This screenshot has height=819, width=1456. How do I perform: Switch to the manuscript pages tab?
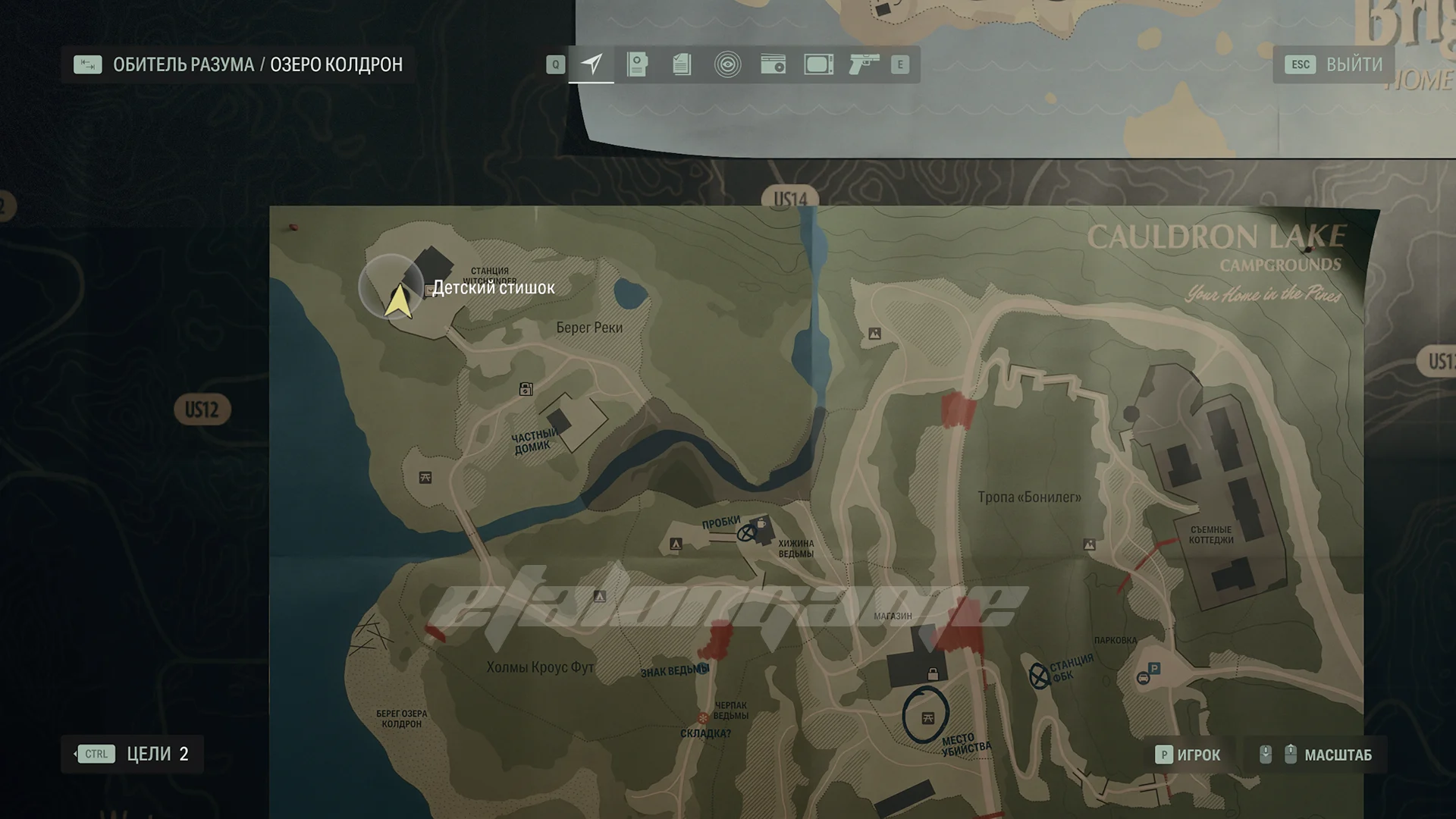pyautogui.click(x=682, y=64)
